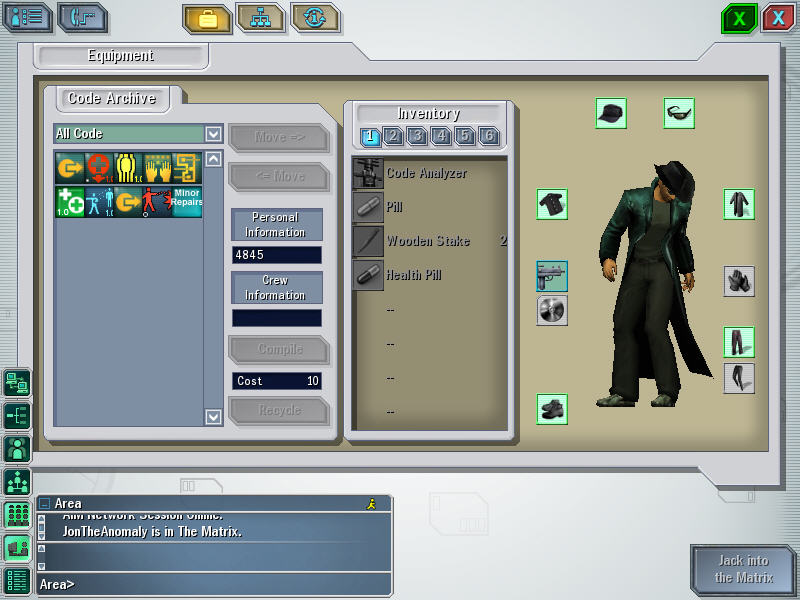Select the trench coat equipment slot
Viewport: 800px width, 600px height.
739,204
